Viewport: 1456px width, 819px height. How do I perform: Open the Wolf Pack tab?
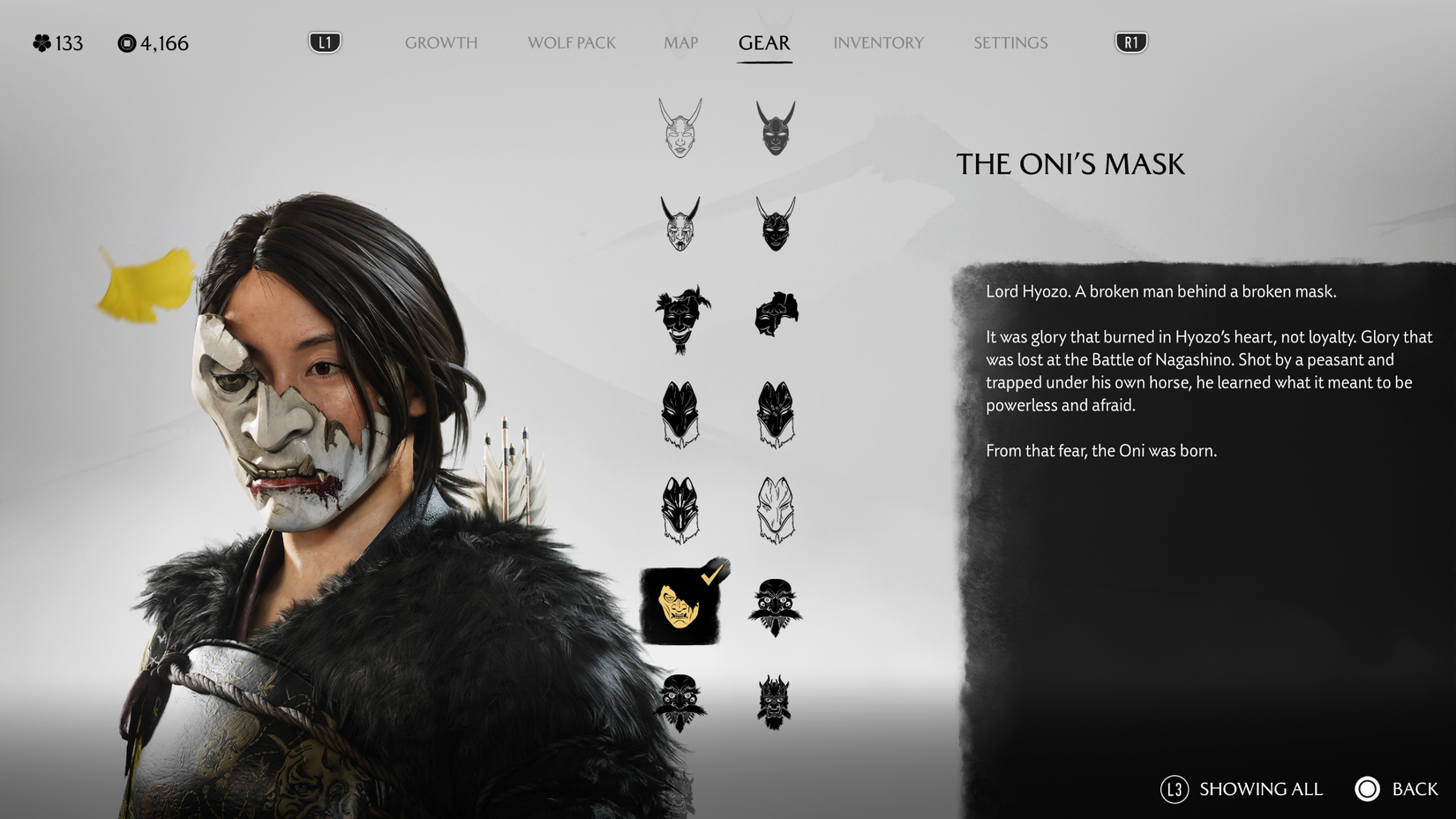[x=571, y=41]
